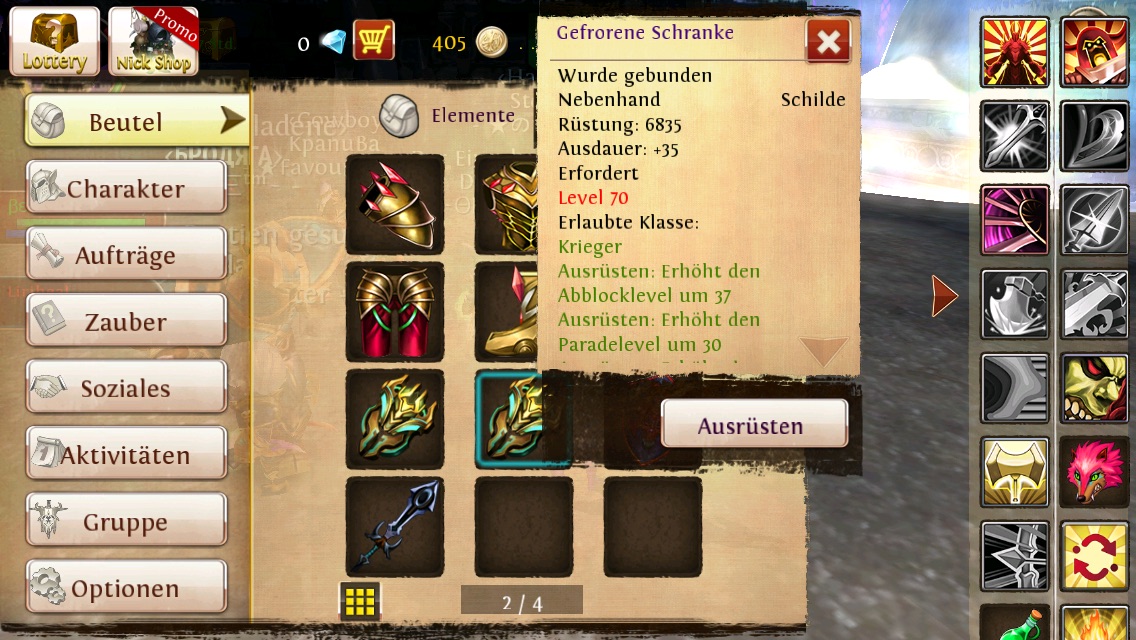Use the green potion quick slot
The image size is (1136, 640).
click(x=1015, y=622)
